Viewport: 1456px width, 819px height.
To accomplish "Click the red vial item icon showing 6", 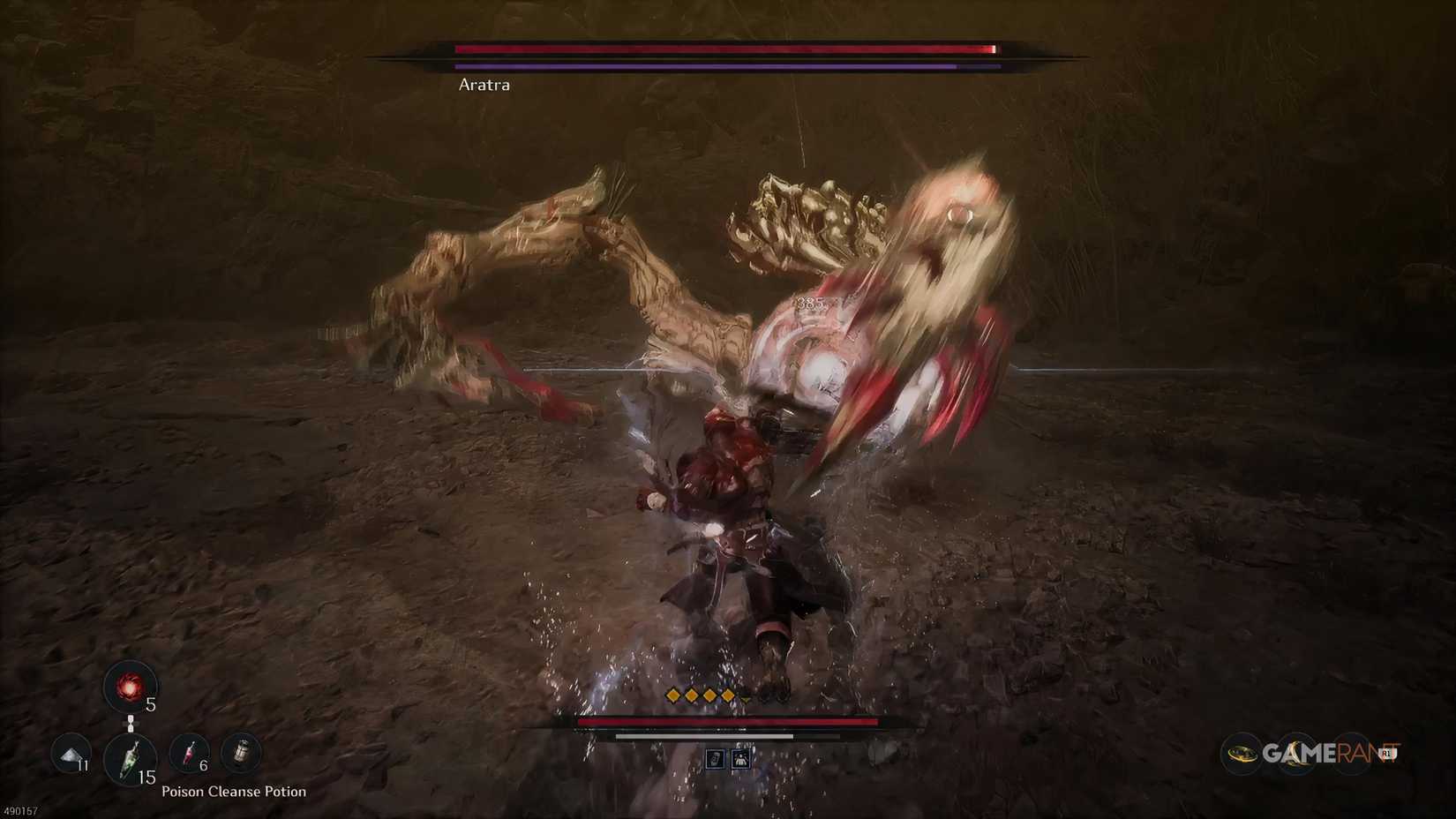I will (190, 753).
